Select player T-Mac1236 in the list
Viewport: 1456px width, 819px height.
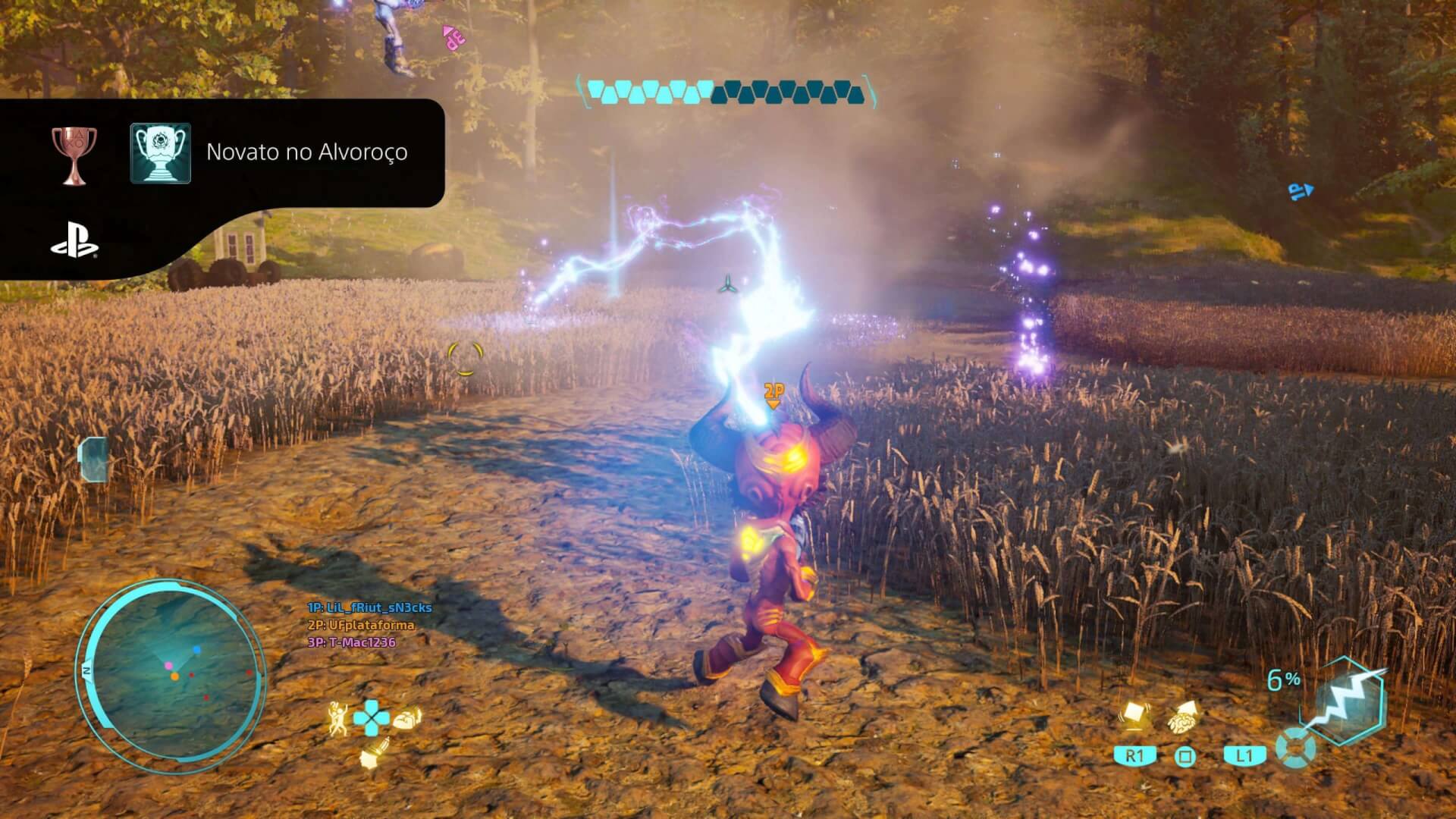352,642
